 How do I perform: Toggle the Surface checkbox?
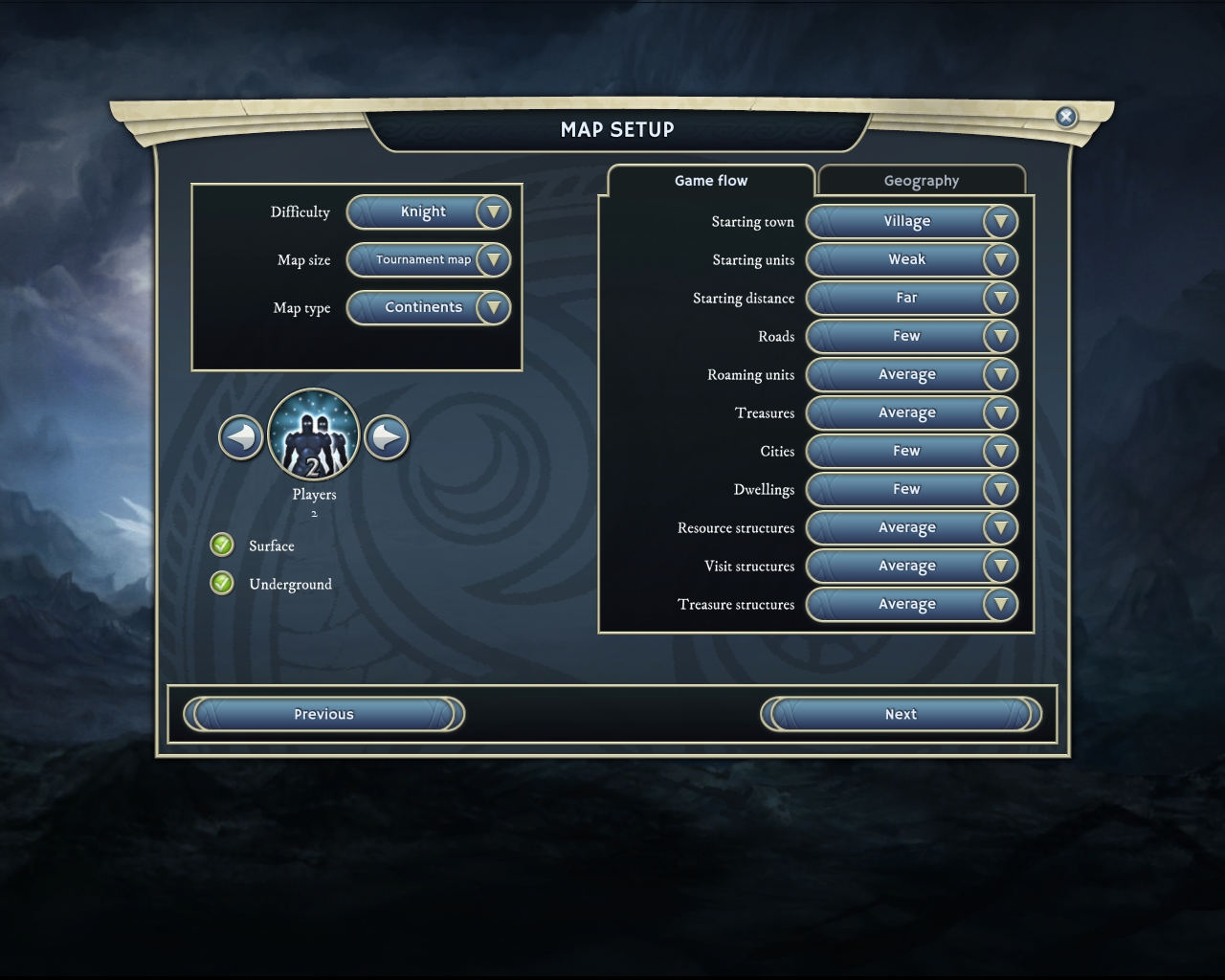tap(222, 546)
